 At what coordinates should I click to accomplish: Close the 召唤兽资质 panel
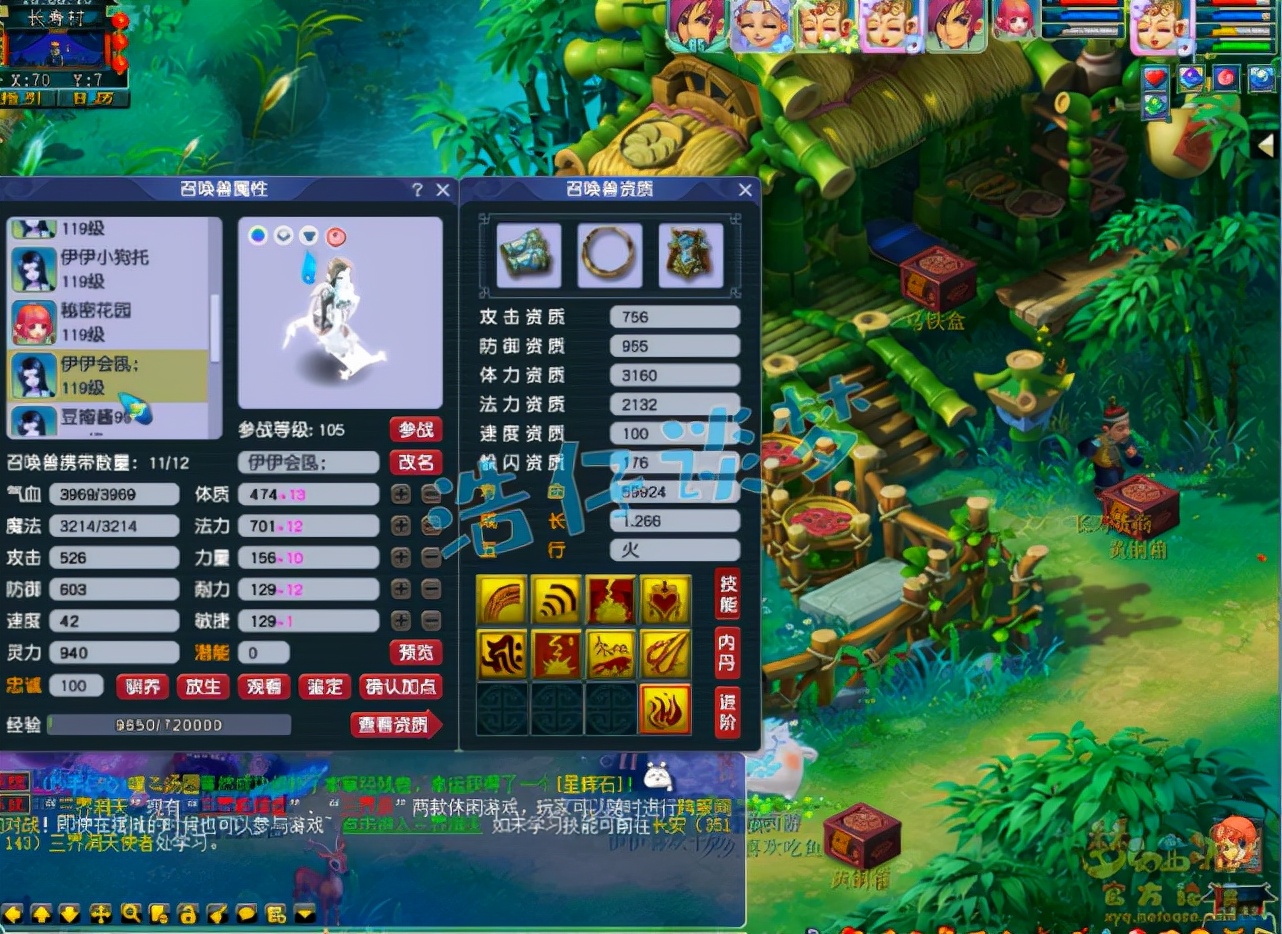745,190
